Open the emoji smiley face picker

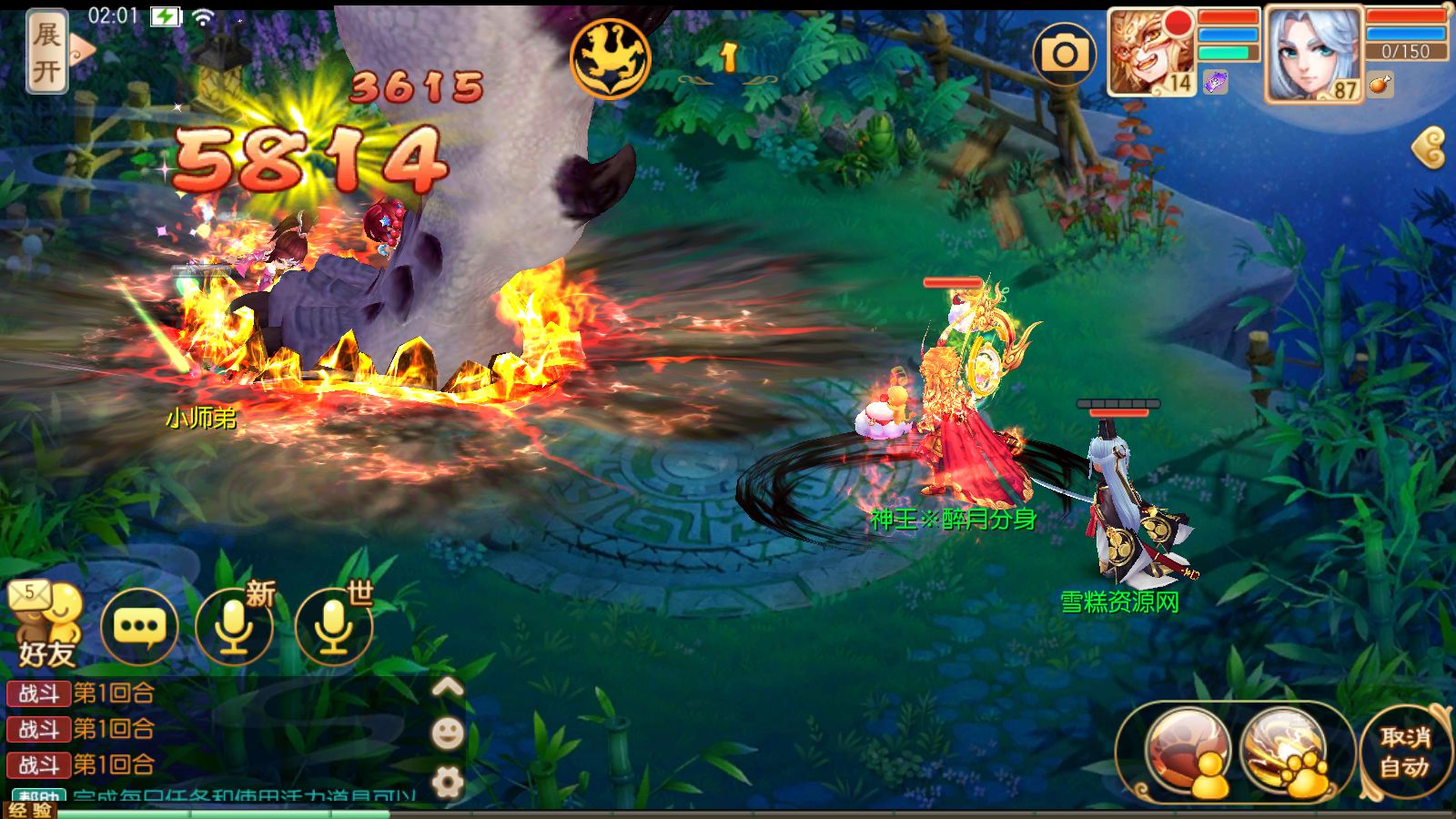click(447, 733)
